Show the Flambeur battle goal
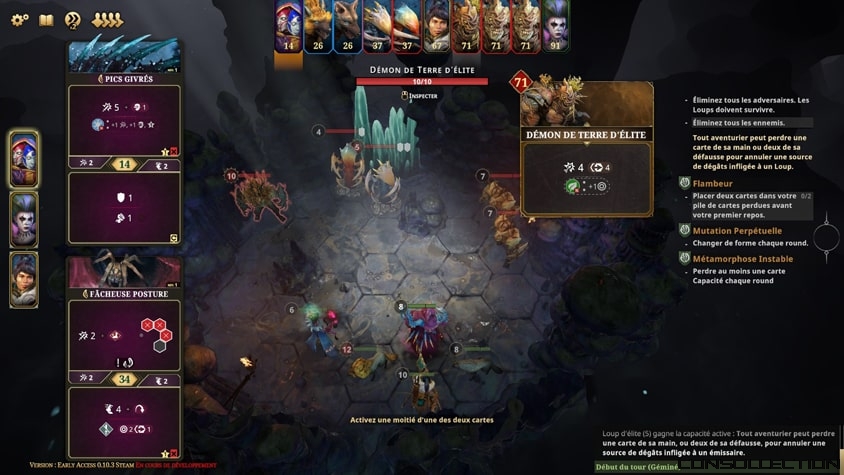The image size is (844, 475). click(x=712, y=184)
